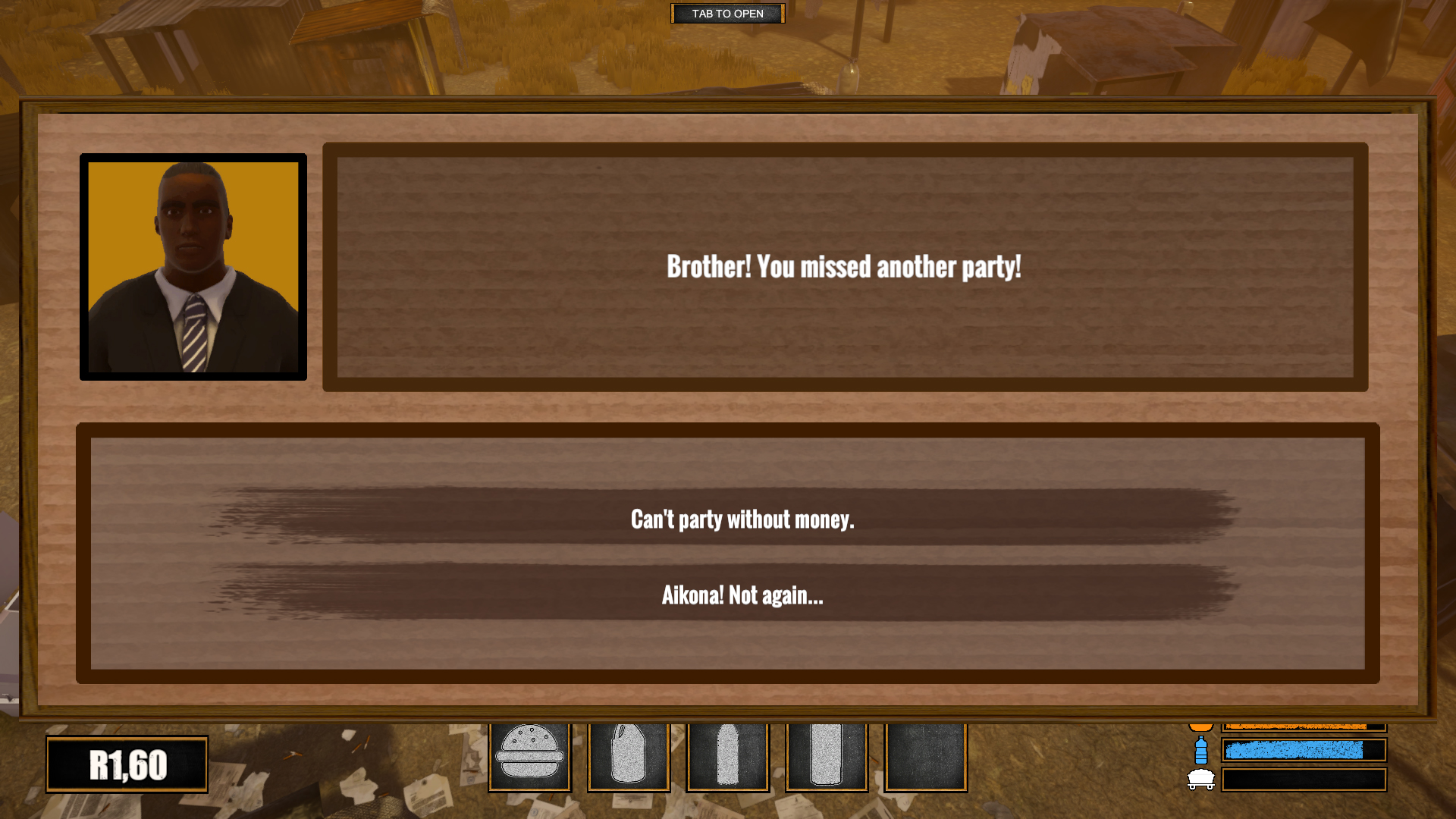Viewport: 1456px width, 819px height.
Task: Select the milk jug inventory slot
Action: pyautogui.click(x=628, y=757)
